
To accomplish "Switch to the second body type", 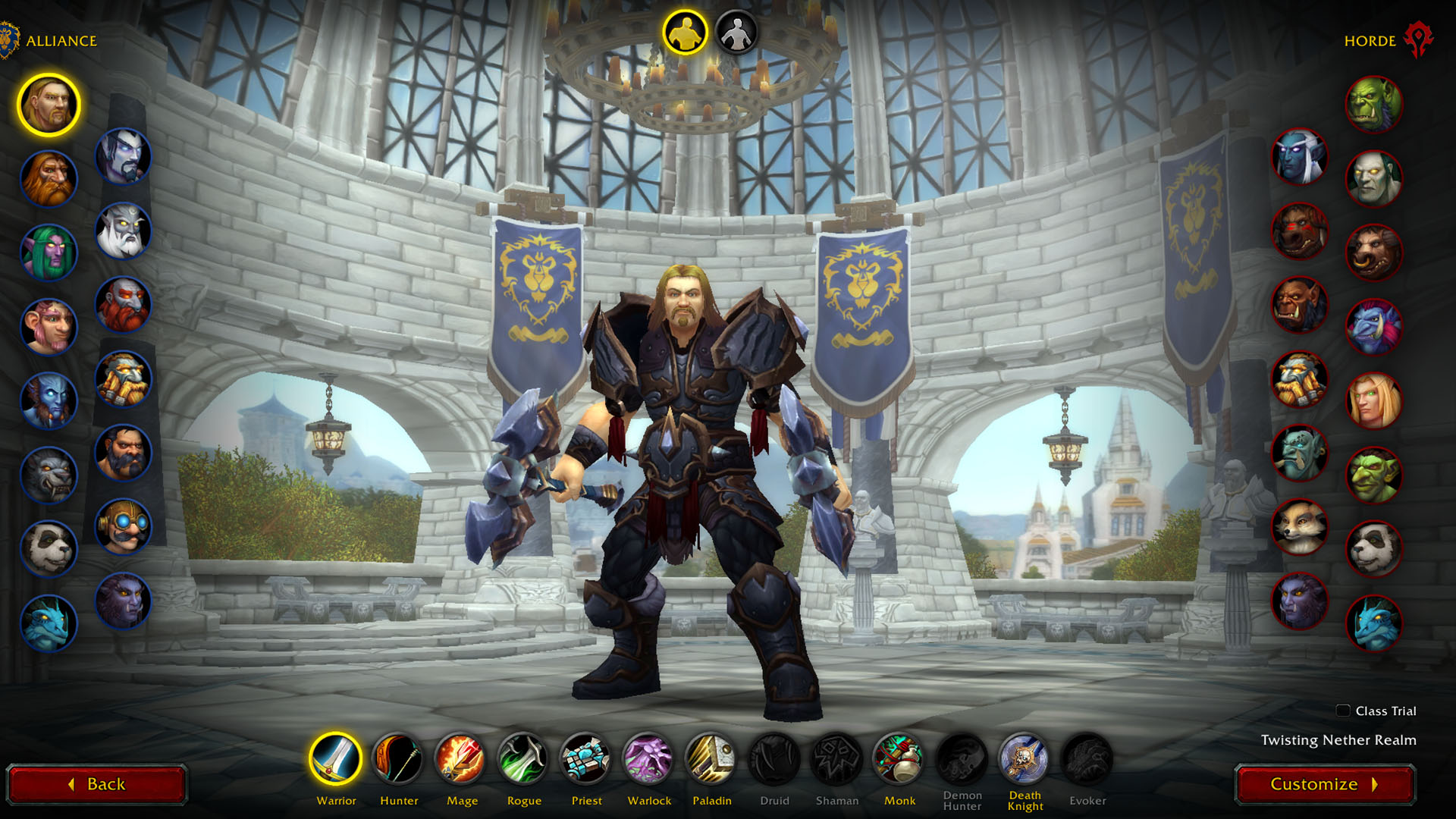I will tap(736, 33).
